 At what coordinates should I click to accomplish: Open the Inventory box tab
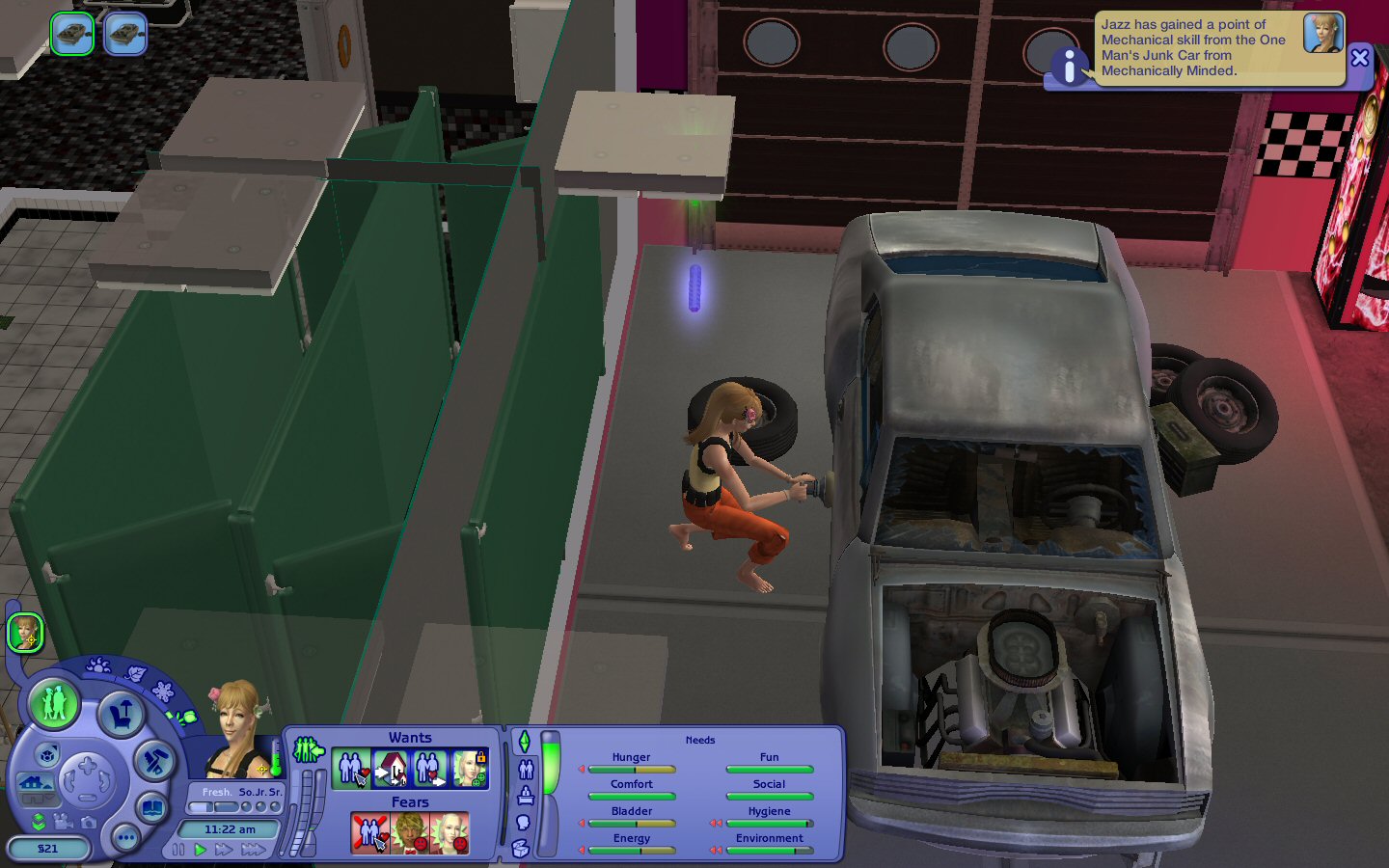click(521, 849)
